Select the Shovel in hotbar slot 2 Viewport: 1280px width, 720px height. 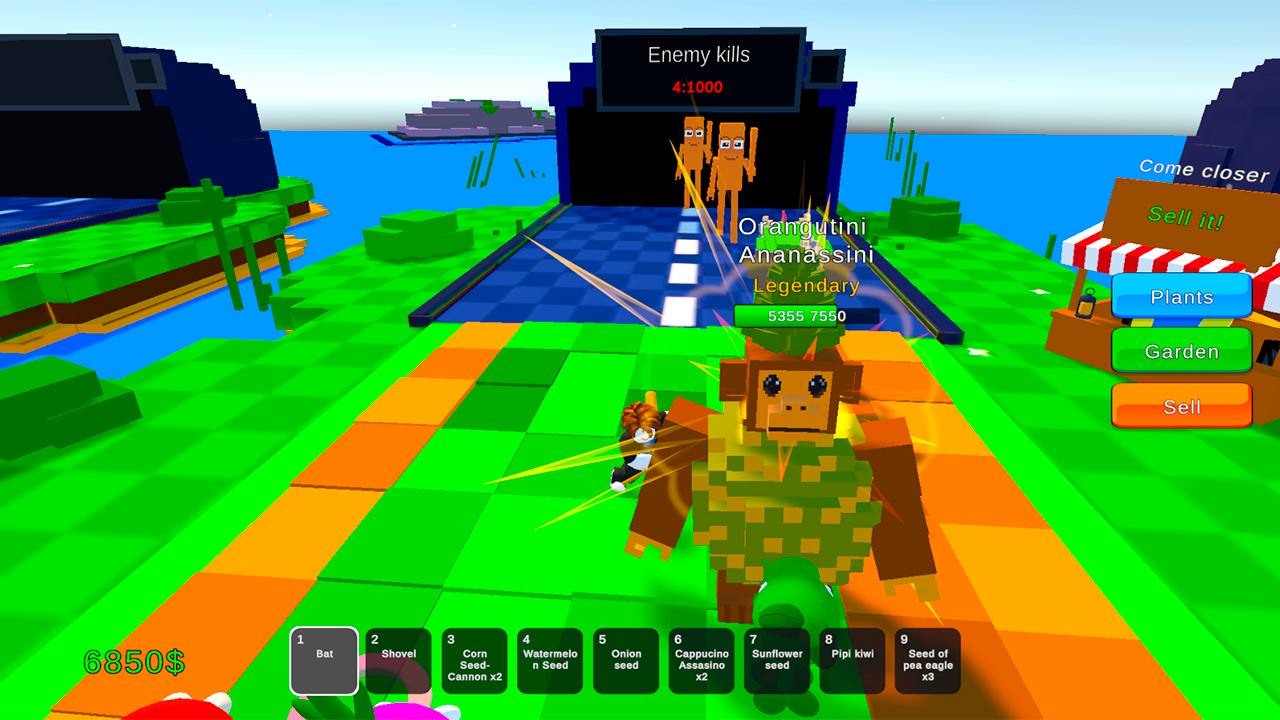[x=399, y=660]
